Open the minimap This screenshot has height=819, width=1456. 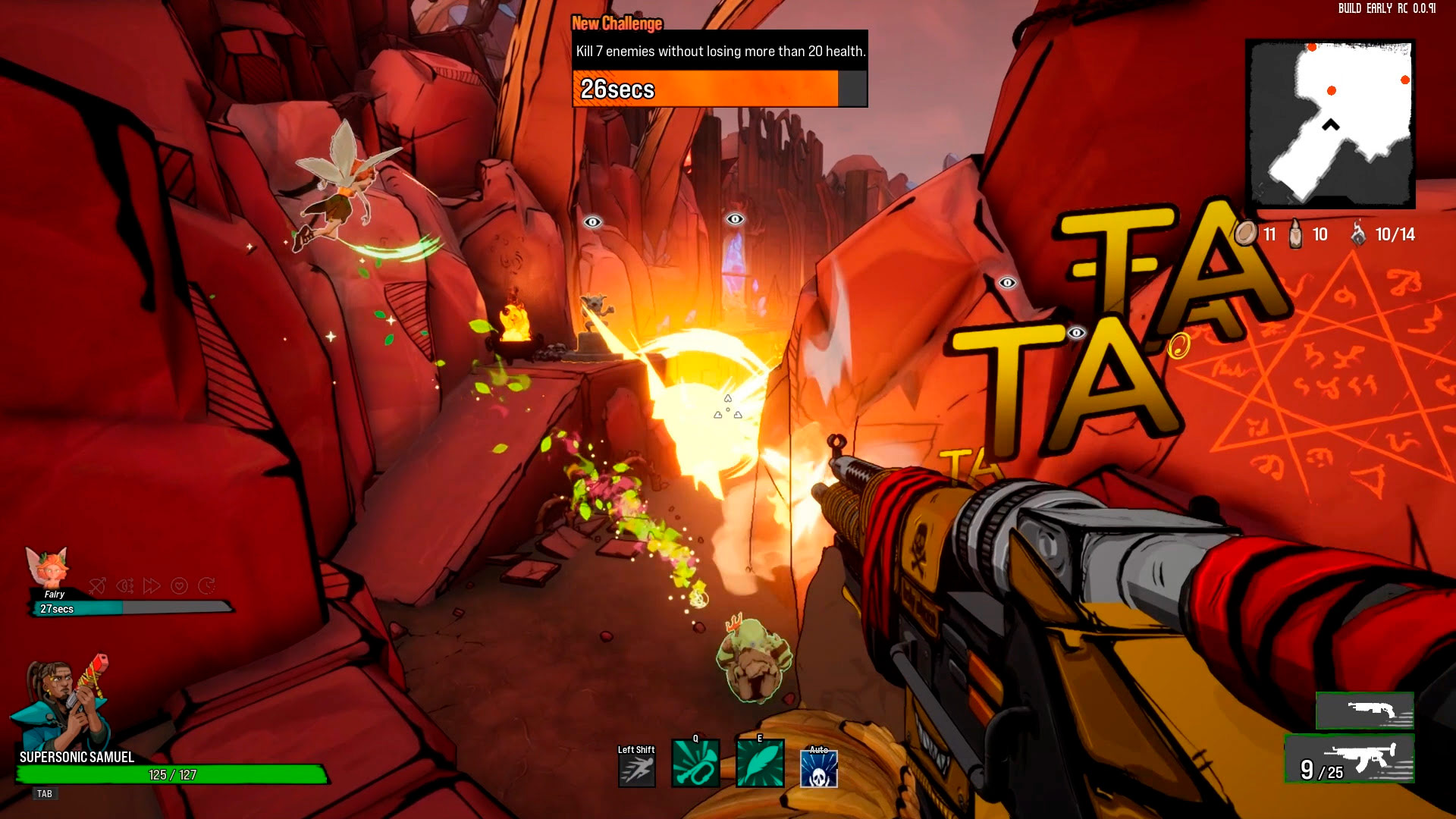[x=1330, y=124]
